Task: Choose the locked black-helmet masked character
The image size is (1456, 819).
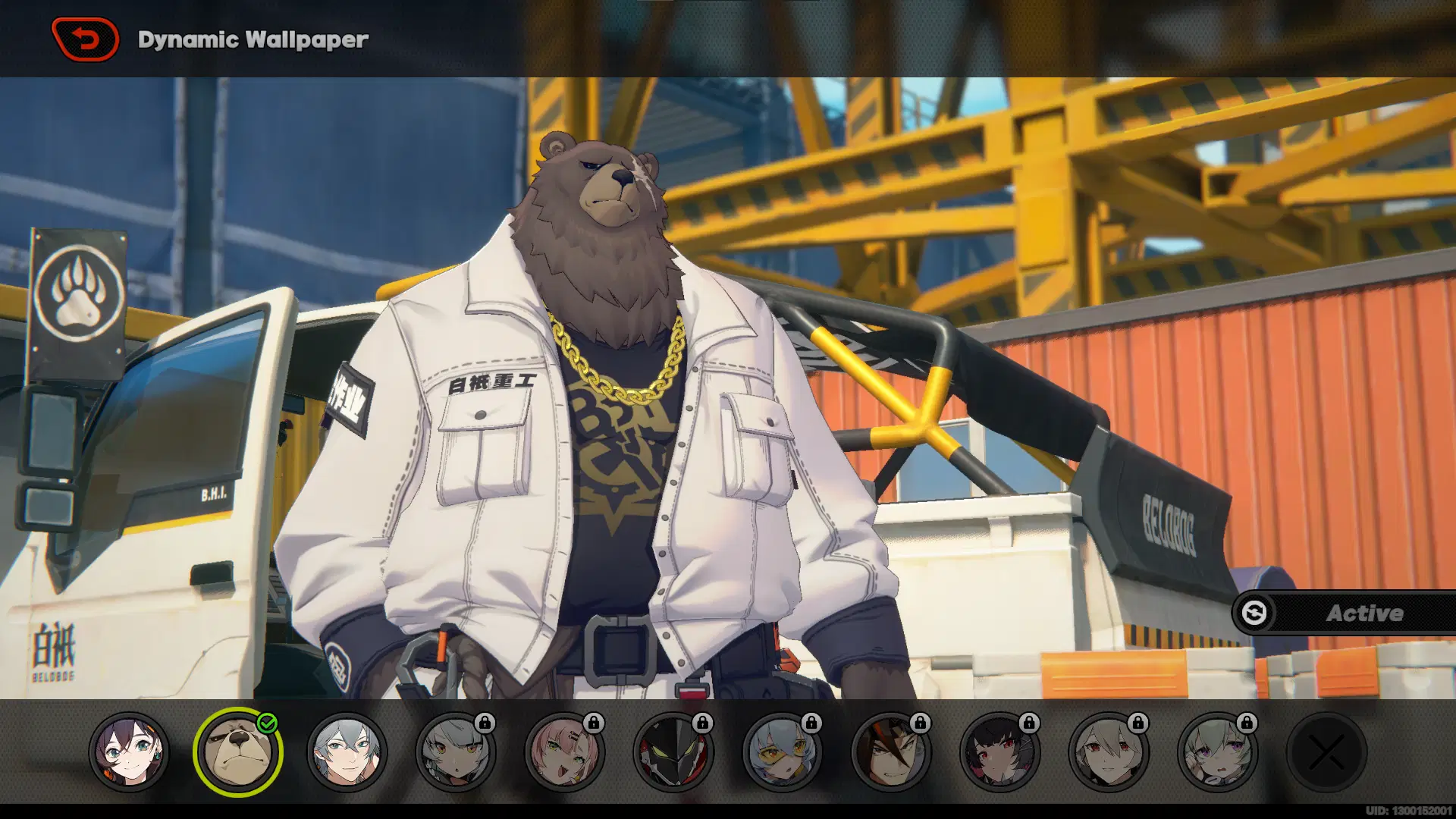Action: click(673, 752)
